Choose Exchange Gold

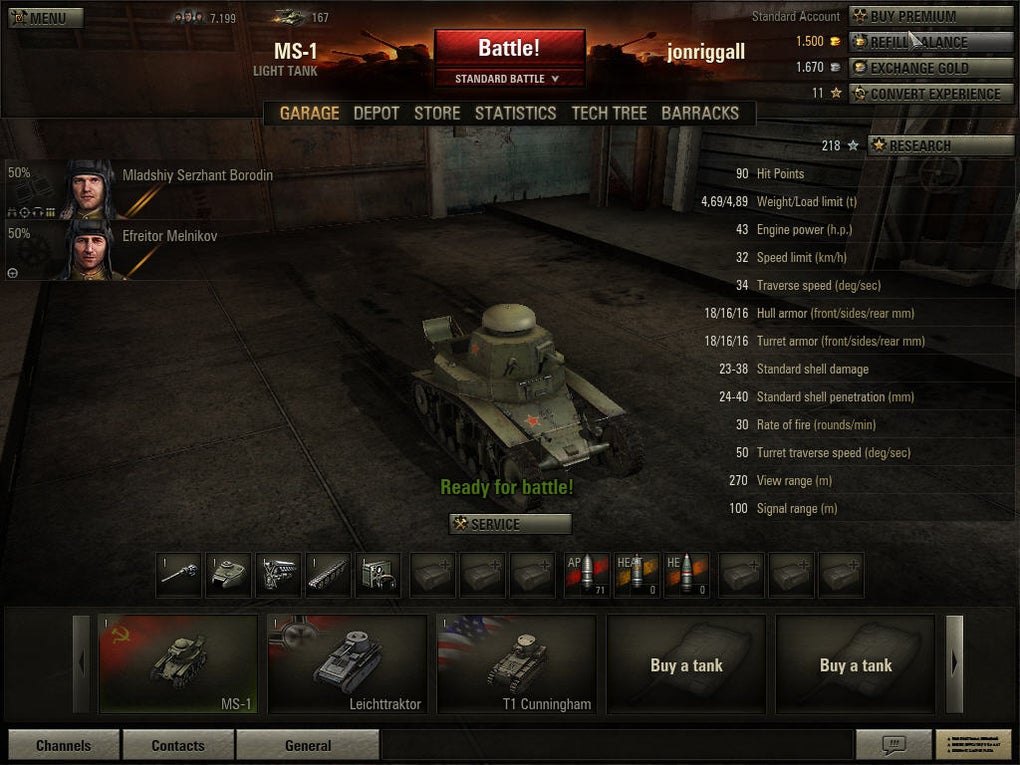(x=931, y=68)
